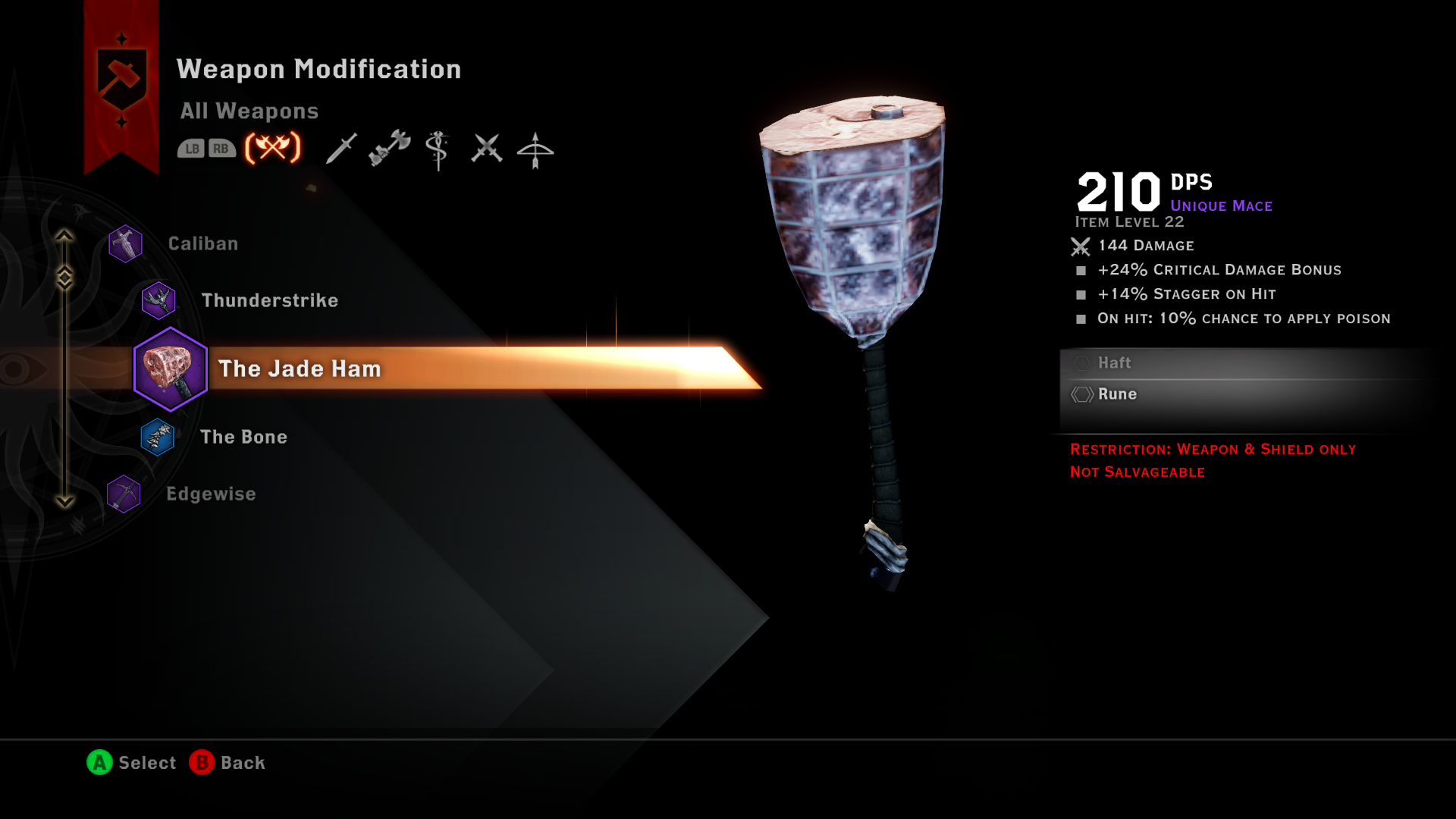
Task: Switch to the crossed daggers tab
Action: point(486,149)
